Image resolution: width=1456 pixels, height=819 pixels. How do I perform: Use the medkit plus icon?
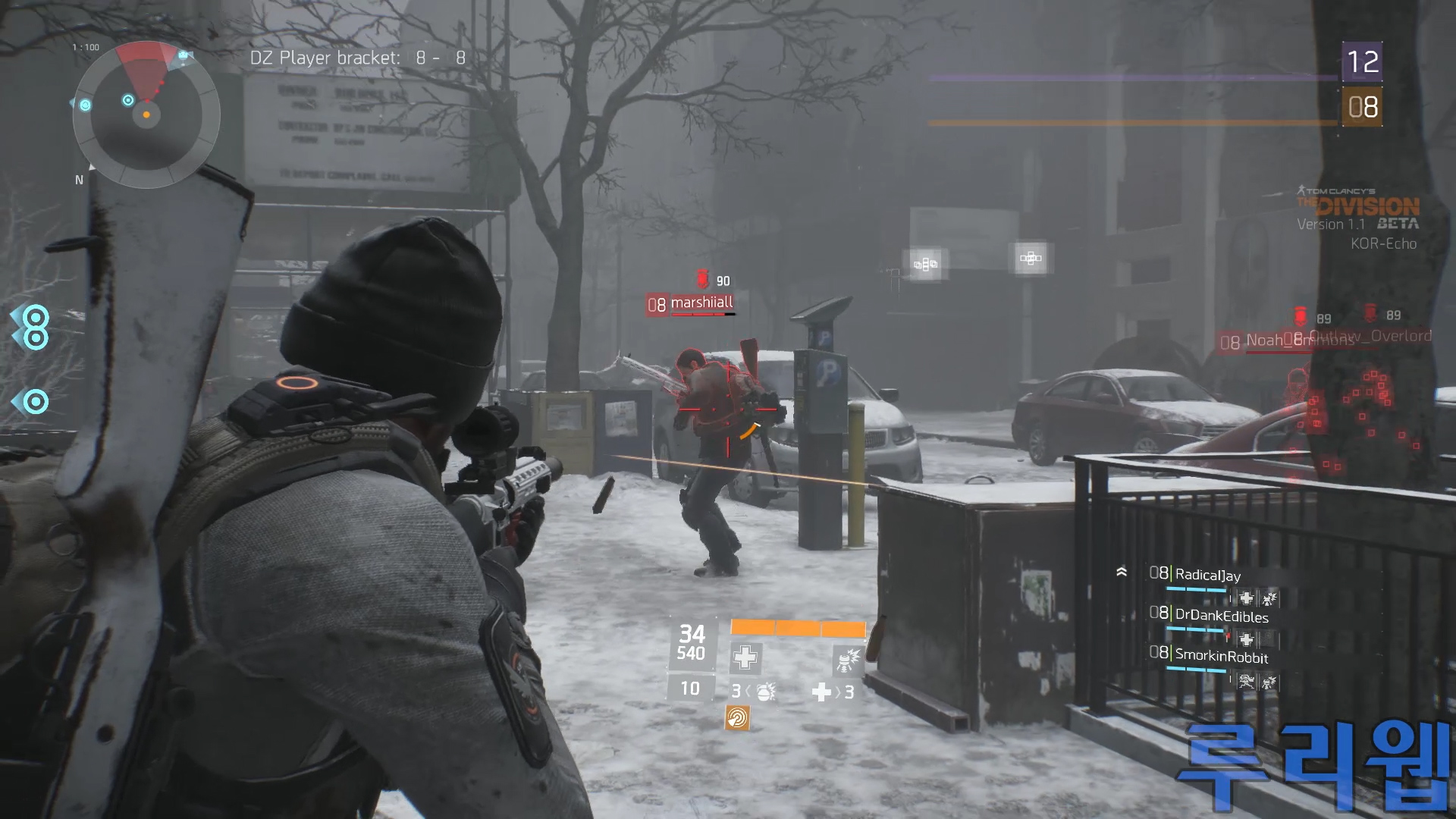click(821, 692)
